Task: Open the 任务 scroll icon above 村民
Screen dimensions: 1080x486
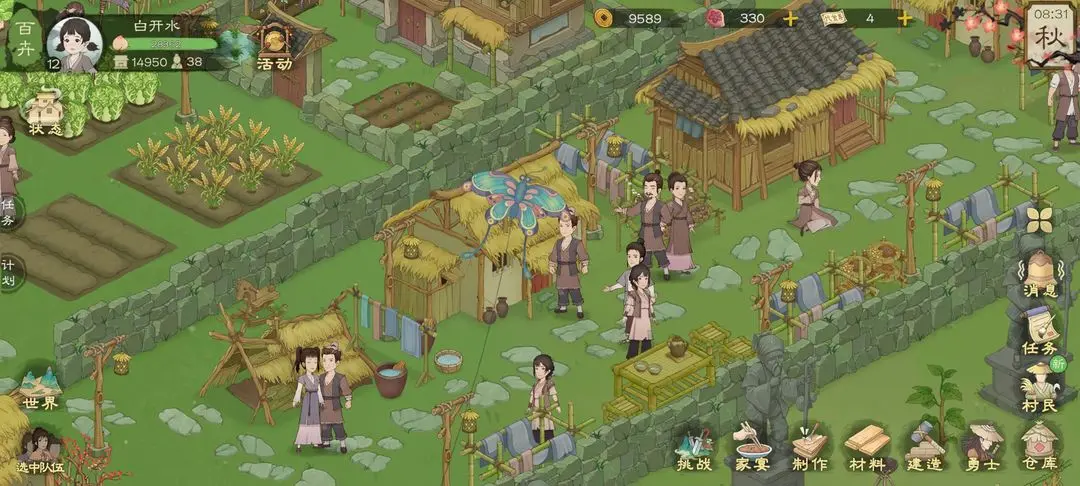Action: tap(1040, 330)
